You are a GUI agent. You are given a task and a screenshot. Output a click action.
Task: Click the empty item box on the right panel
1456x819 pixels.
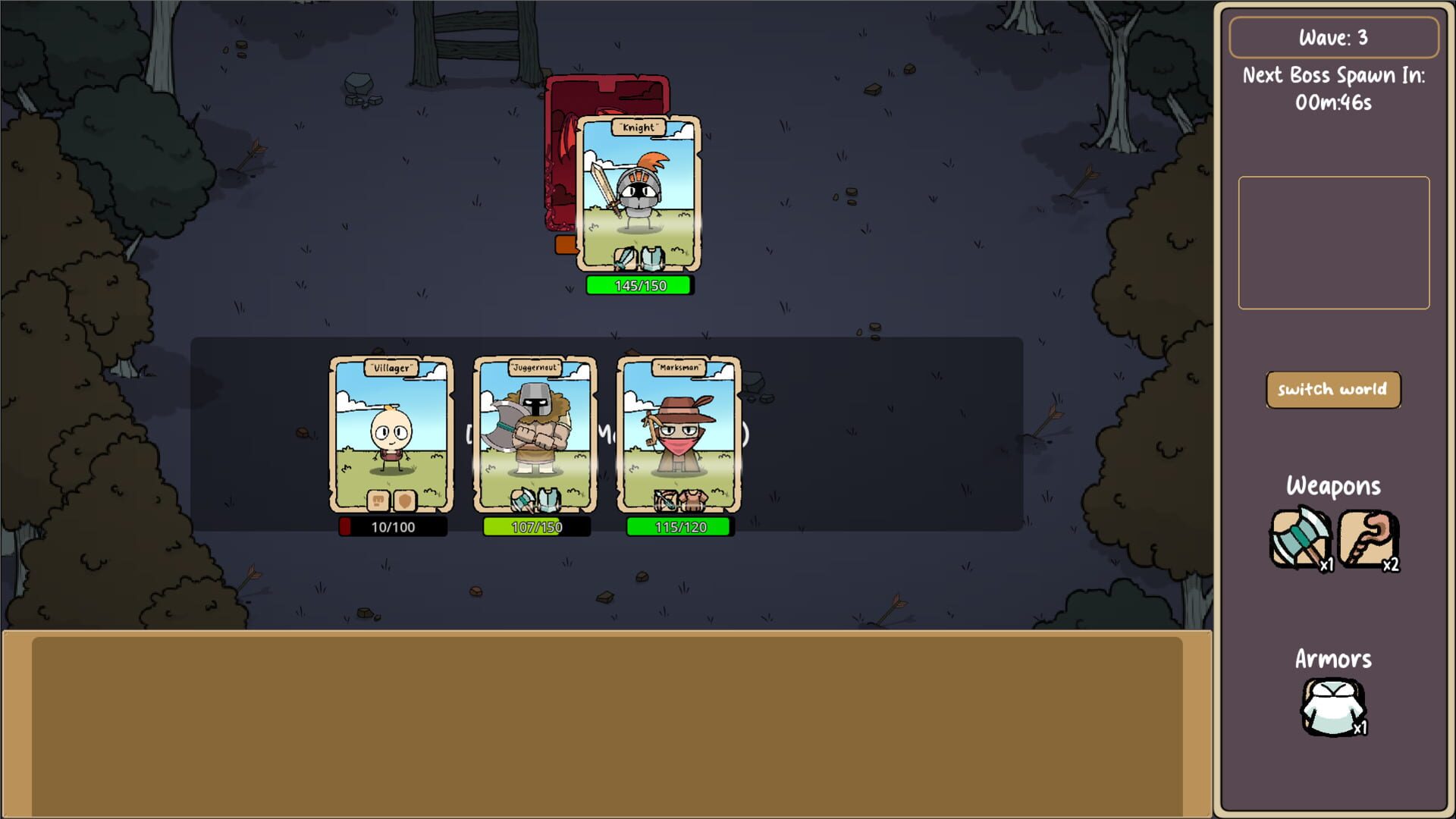tap(1333, 241)
